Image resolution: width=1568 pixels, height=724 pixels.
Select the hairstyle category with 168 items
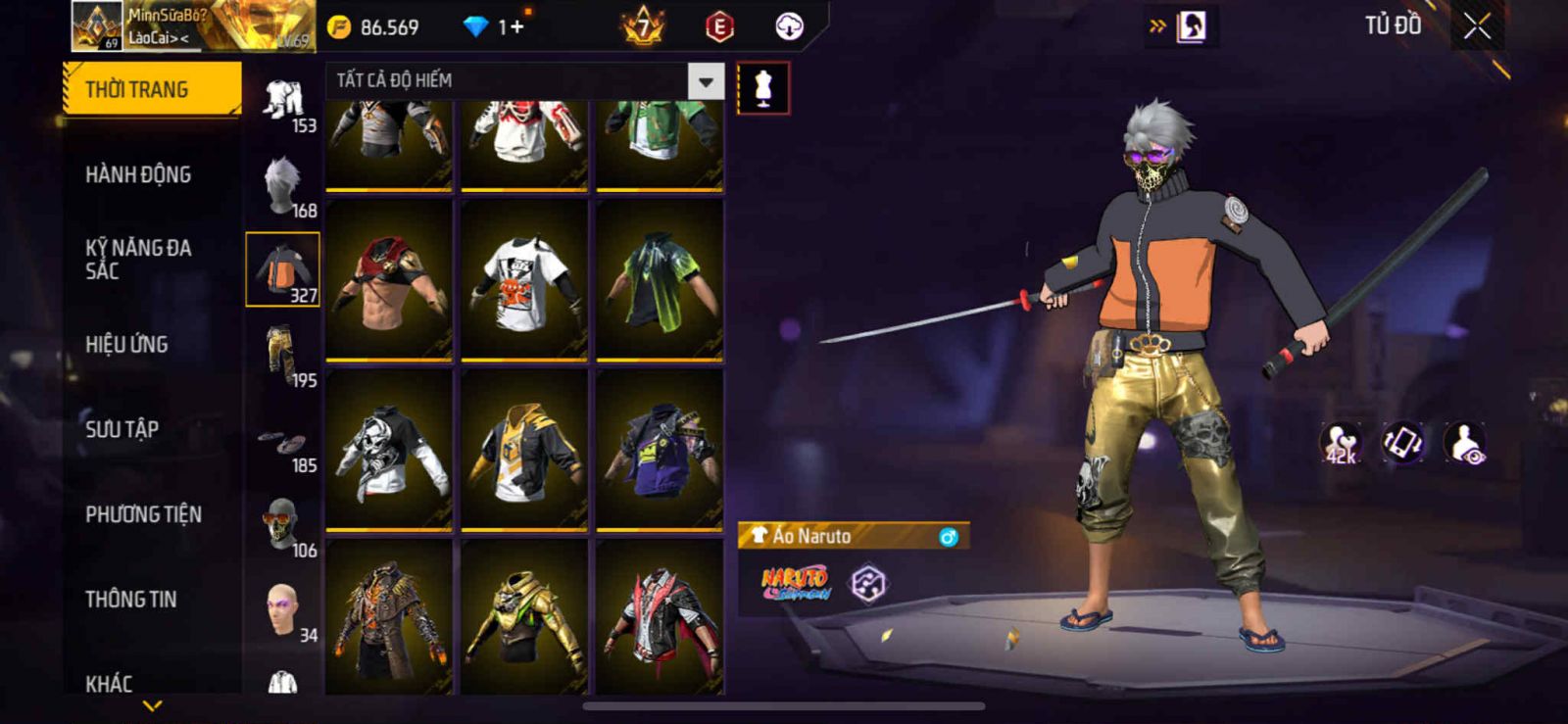click(283, 185)
